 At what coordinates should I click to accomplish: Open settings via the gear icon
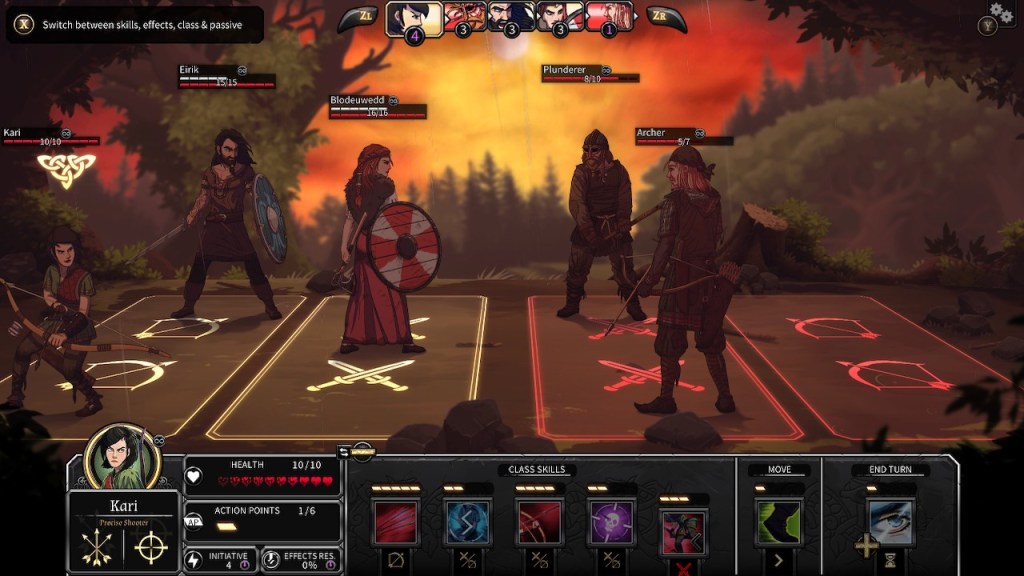click(x=1000, y=12)
